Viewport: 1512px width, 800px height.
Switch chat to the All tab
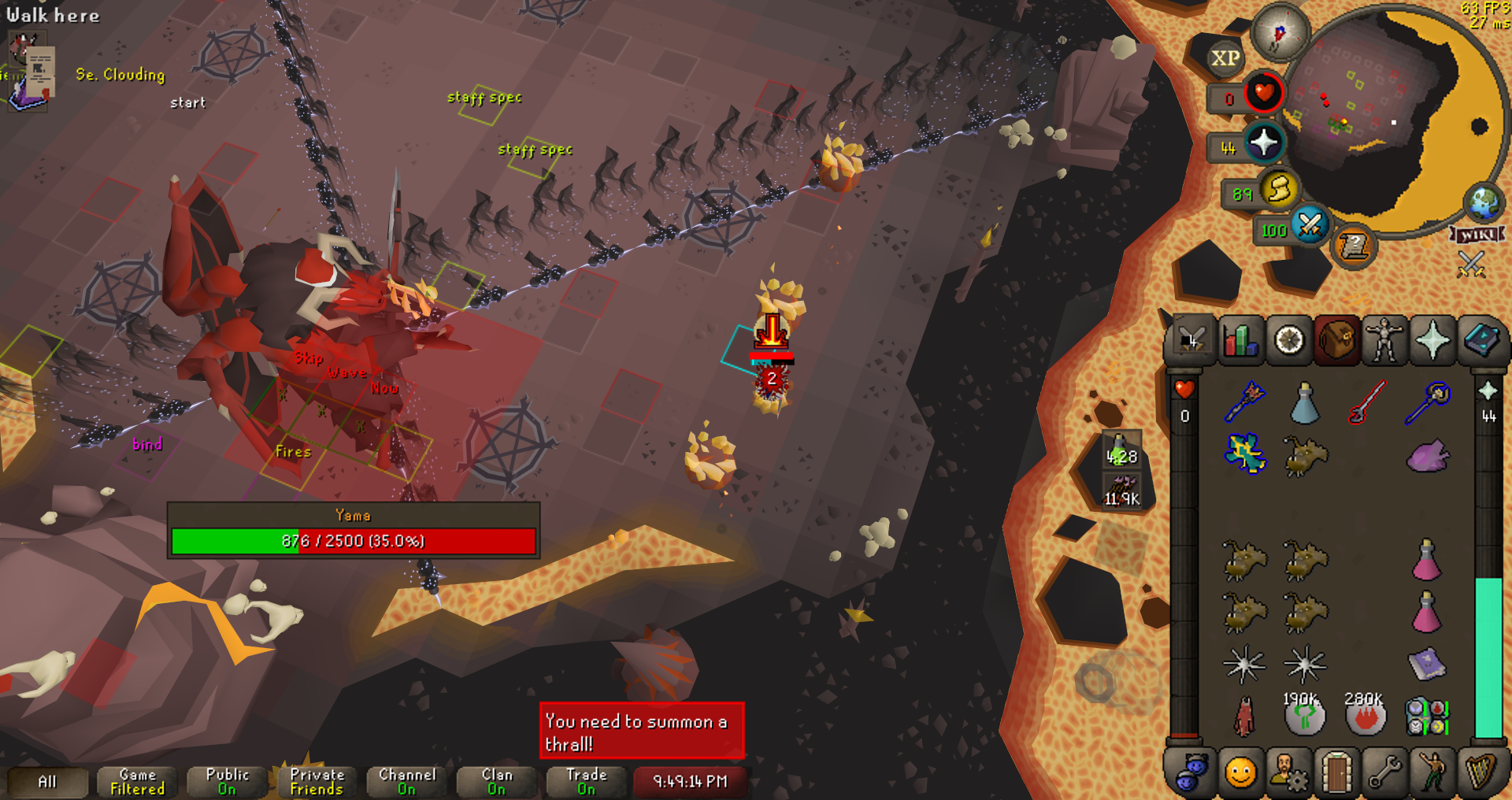(x=47, y=782)
